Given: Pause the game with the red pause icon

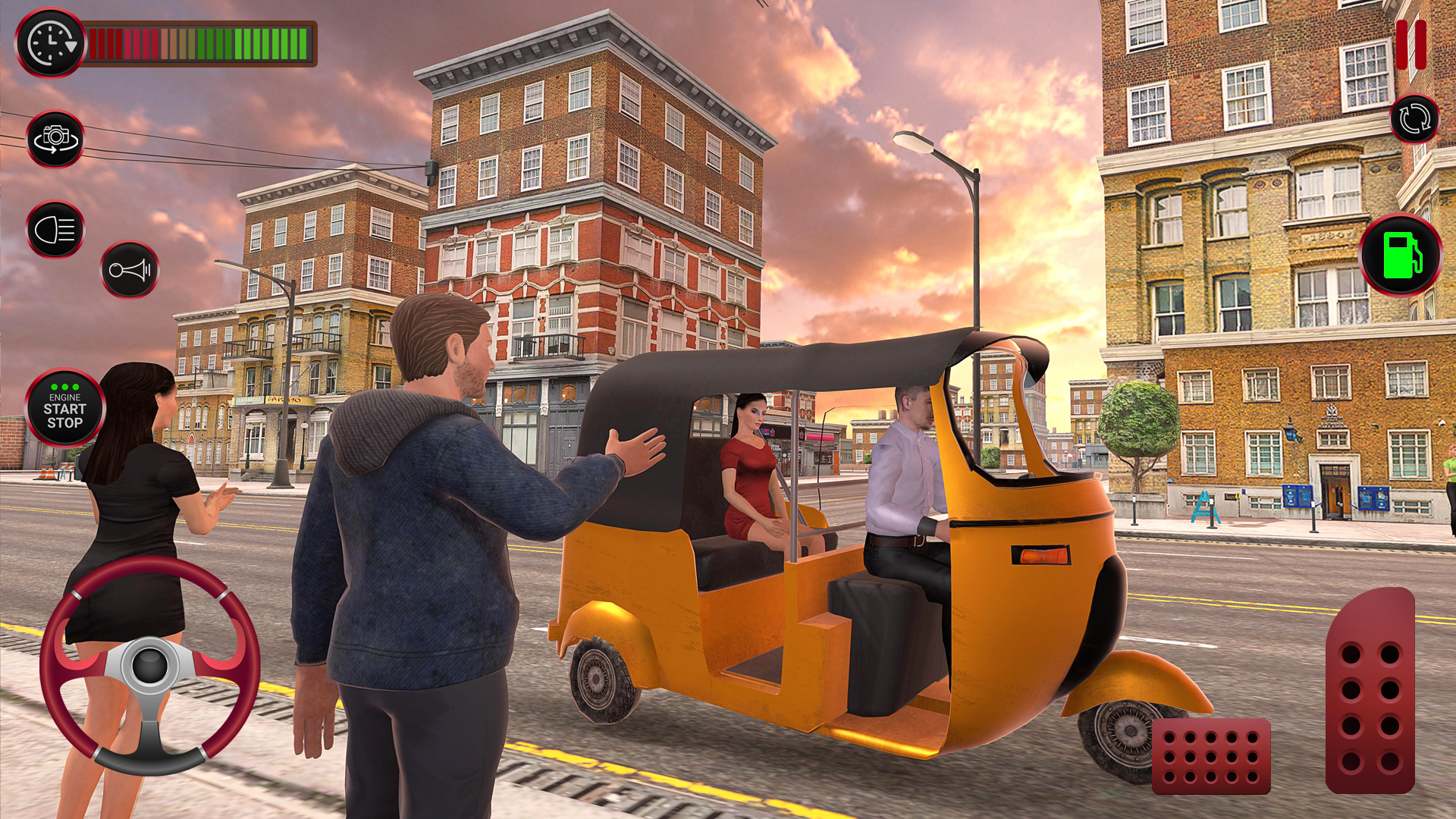Looking at the screenshot, I should (x=1410, y=44).
